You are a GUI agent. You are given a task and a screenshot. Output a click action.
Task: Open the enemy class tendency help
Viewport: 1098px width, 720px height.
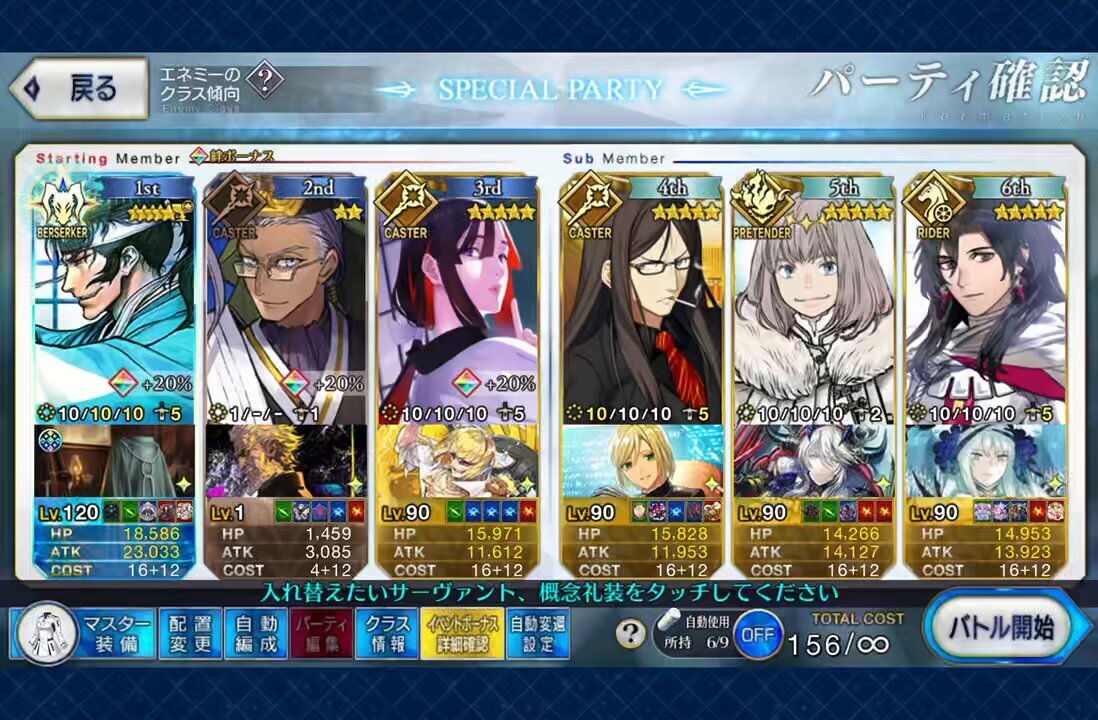(x=264, y=80)
